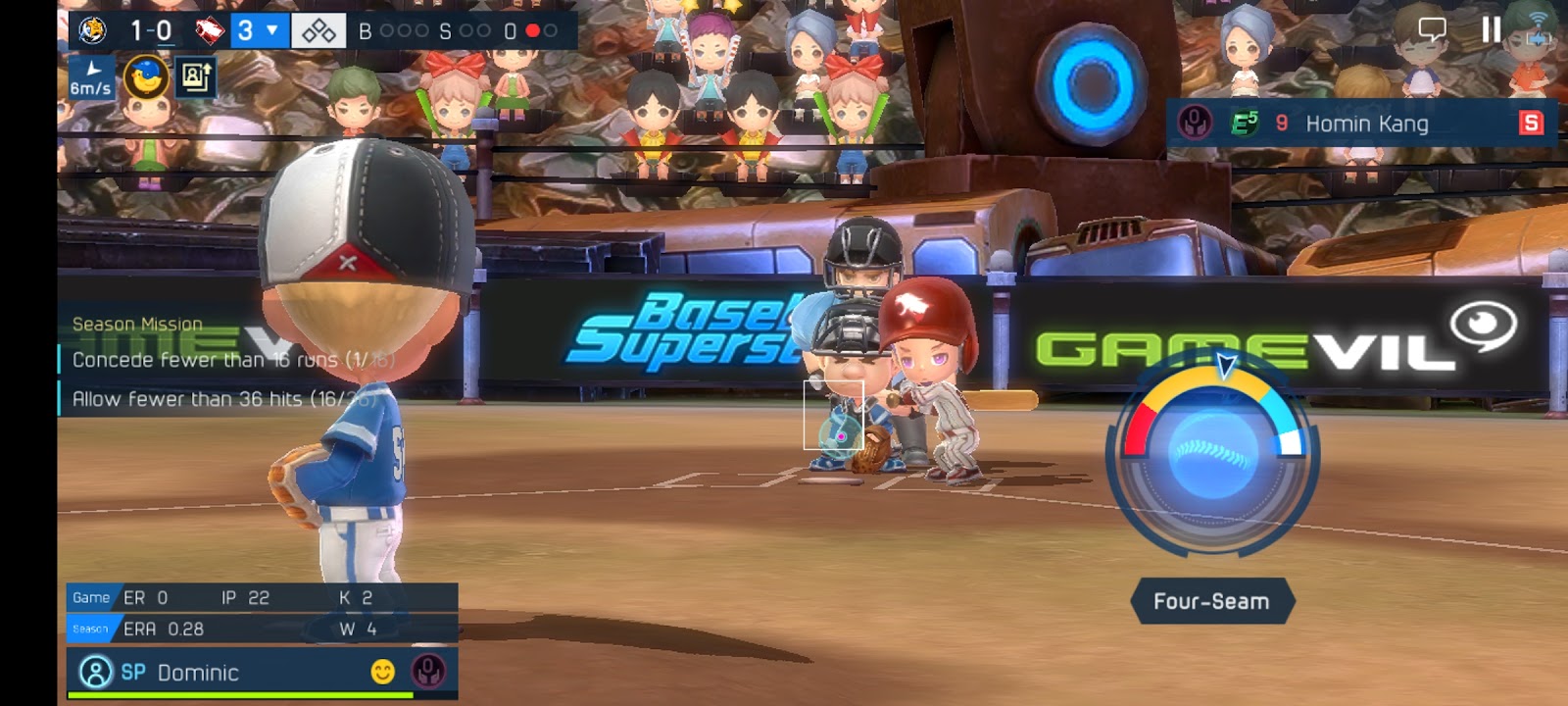This screenshot has width=1568, height=706.
Task: View the base runners diamond panel
Action: (x=318, y=31)
